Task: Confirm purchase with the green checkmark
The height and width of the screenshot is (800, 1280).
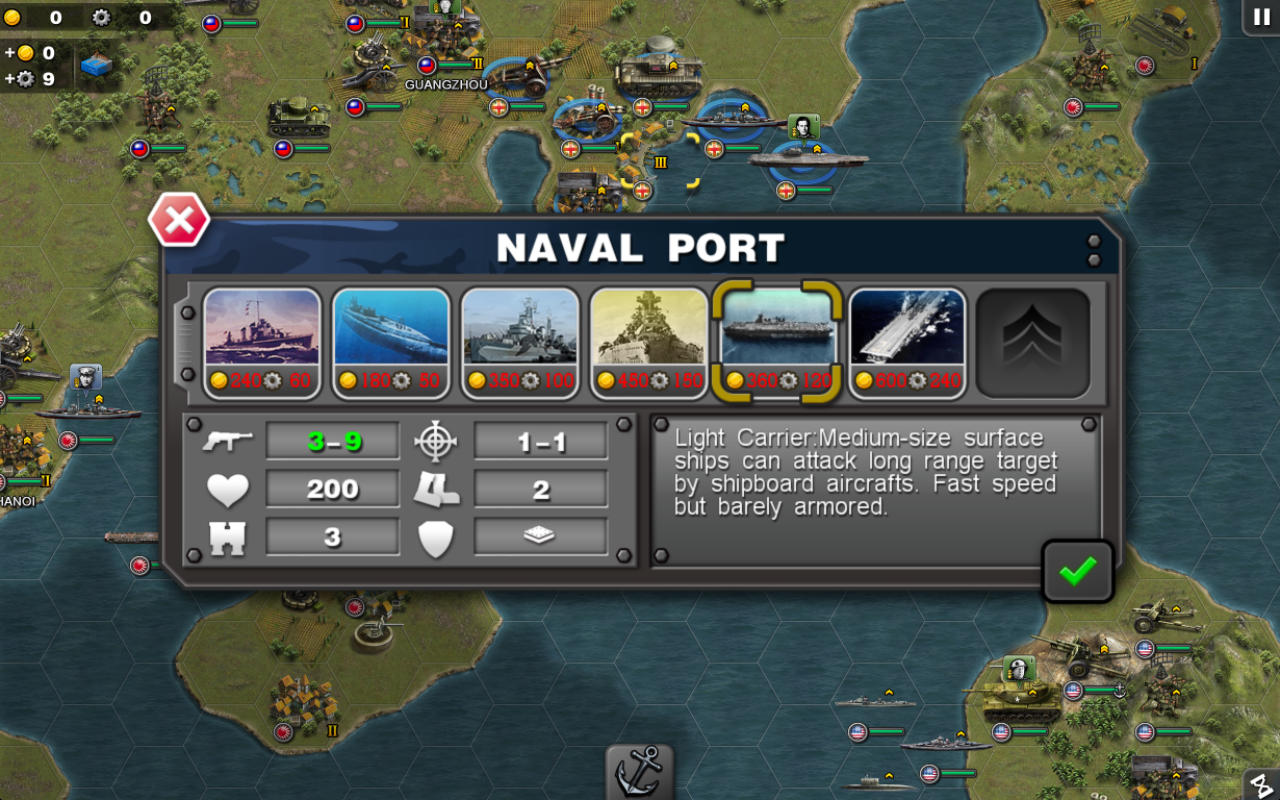Action: point(1077,570)
